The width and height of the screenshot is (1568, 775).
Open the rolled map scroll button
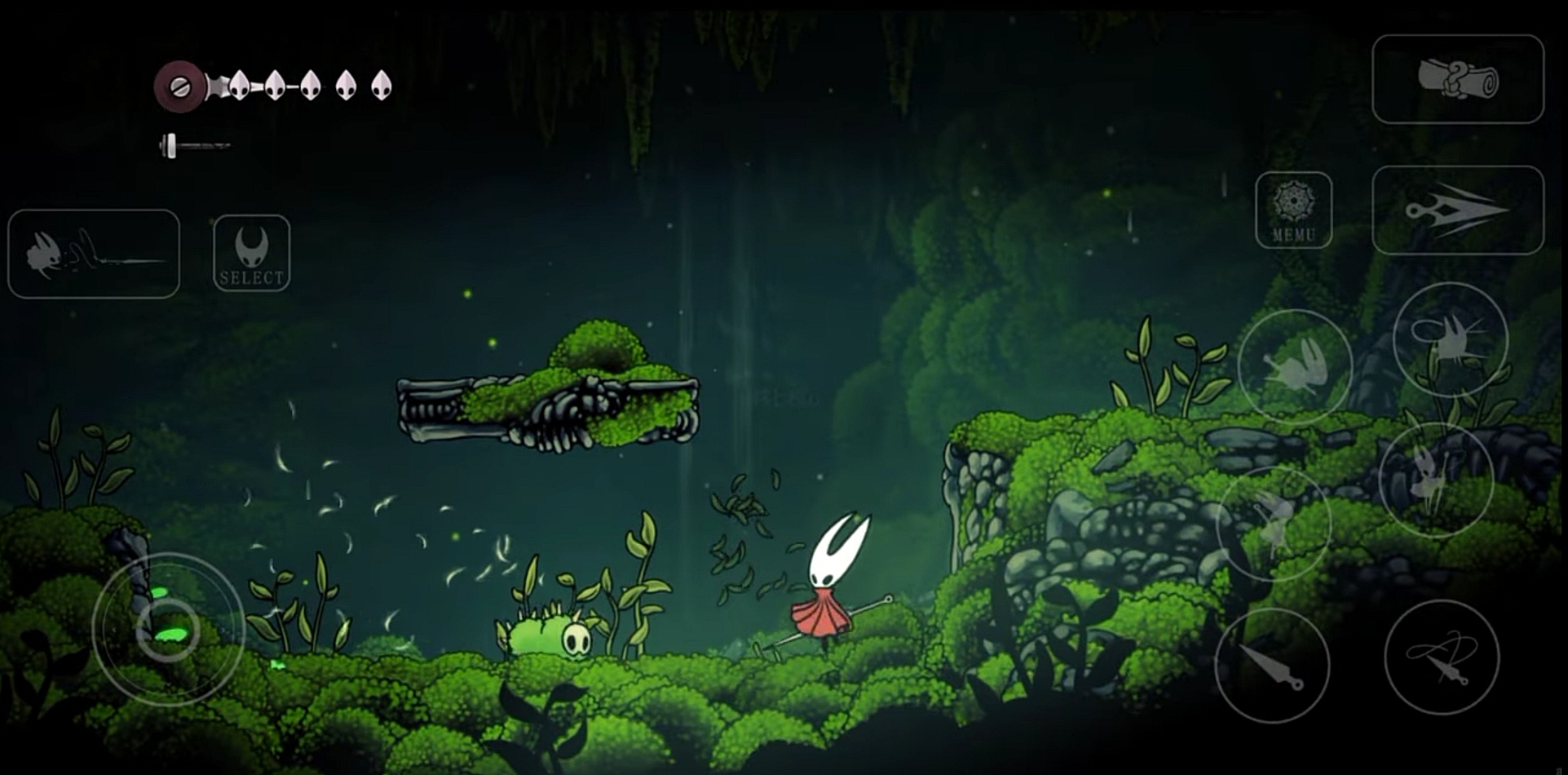pyautogui.click(x=1457, y=79)
